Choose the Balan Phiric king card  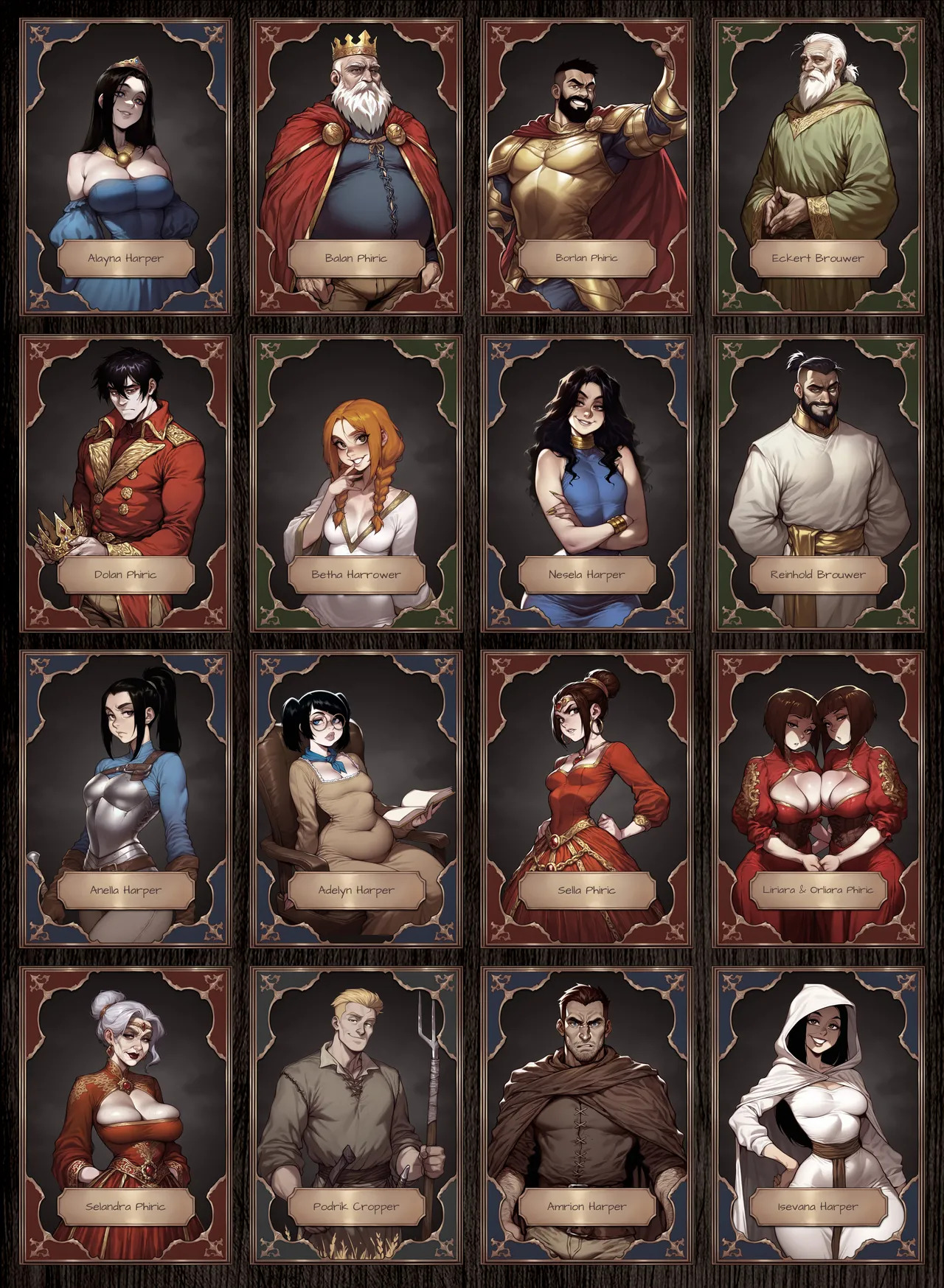point(356,167)
